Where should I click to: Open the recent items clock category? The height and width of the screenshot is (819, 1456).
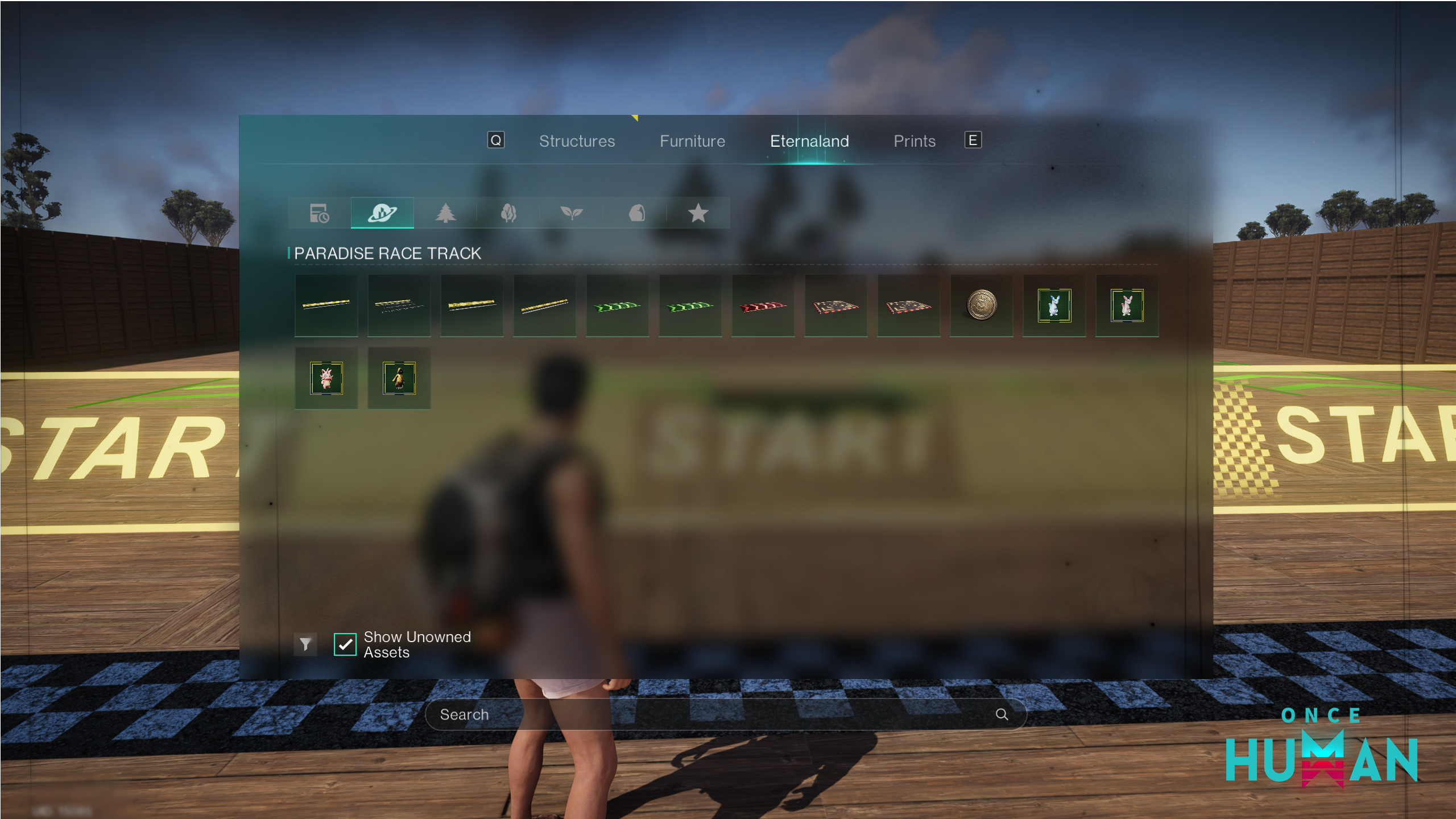(x=319, y=213)
